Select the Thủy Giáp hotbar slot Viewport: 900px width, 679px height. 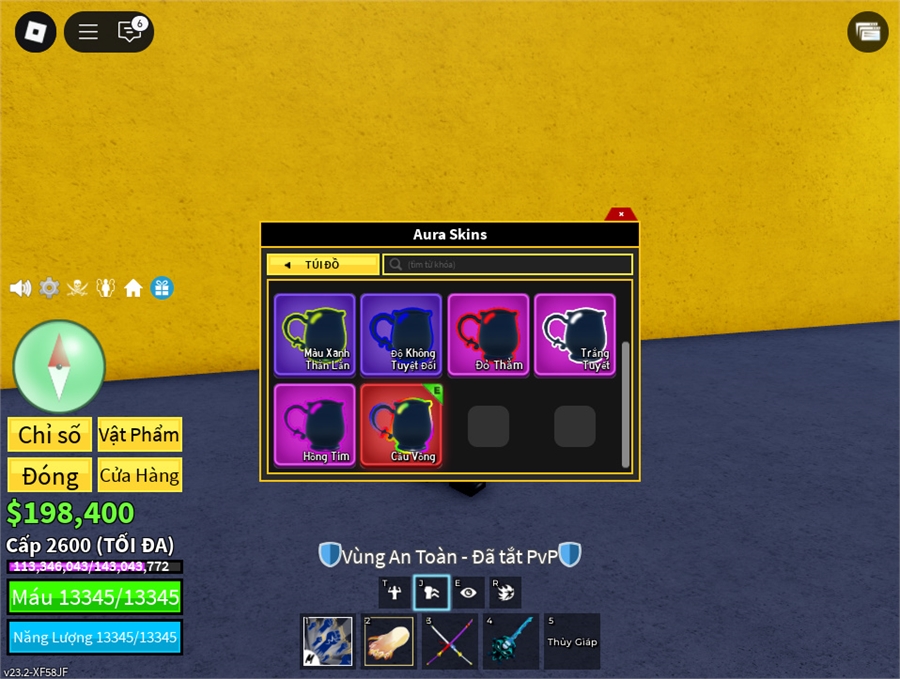tap(572, 641)
